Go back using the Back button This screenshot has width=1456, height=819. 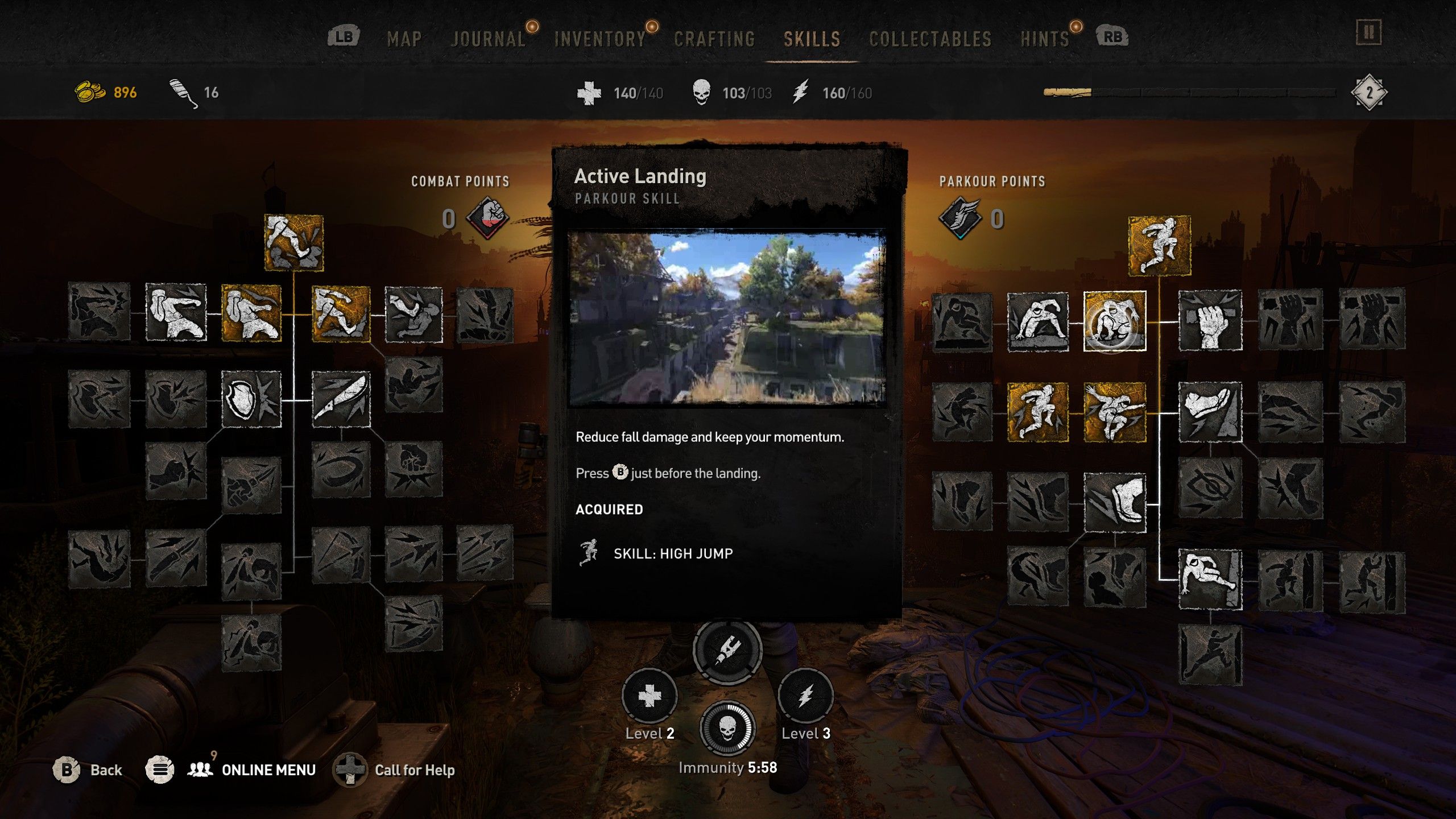tap(106, 770)
